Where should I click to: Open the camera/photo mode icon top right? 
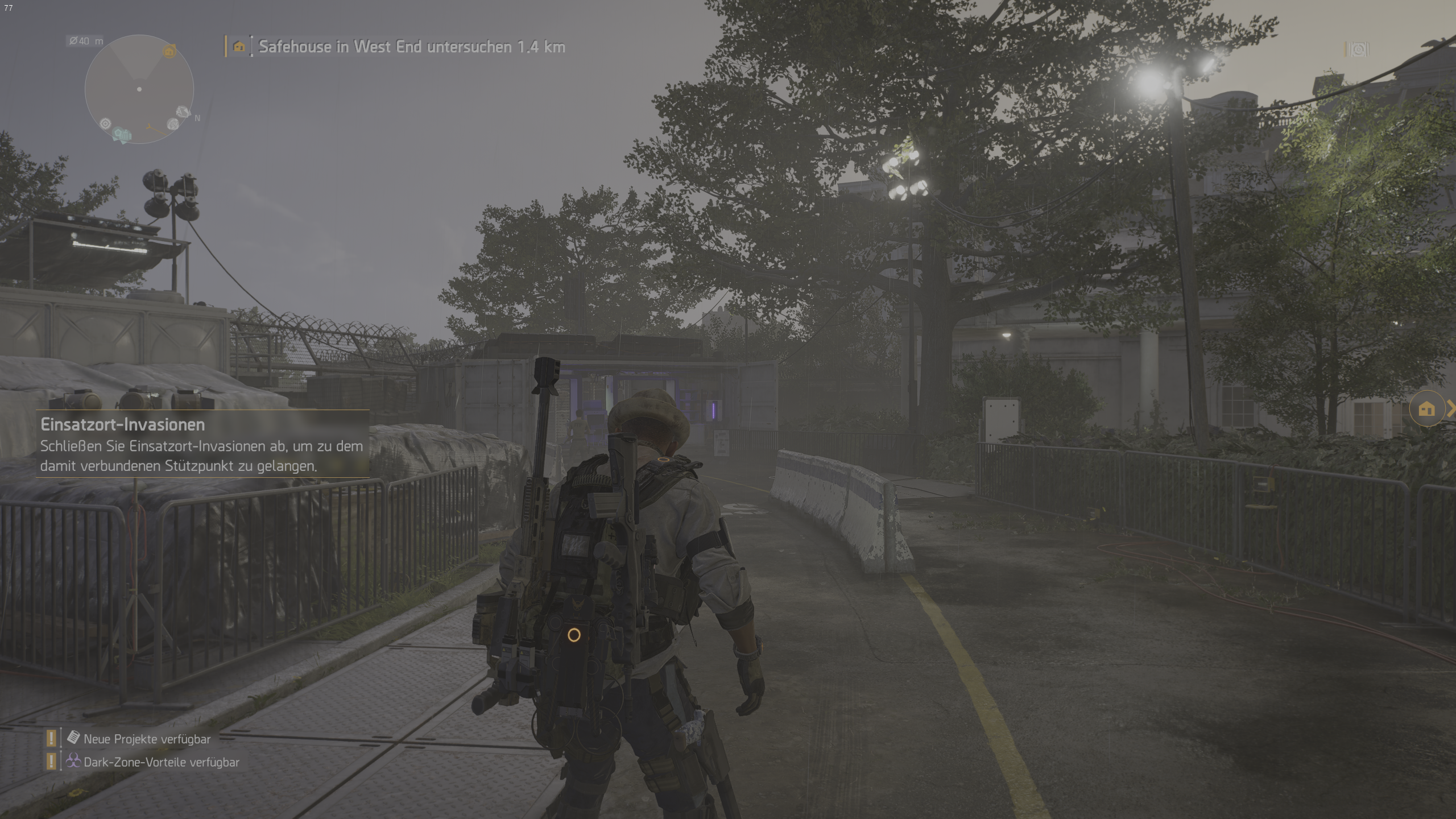[1359, 48]
